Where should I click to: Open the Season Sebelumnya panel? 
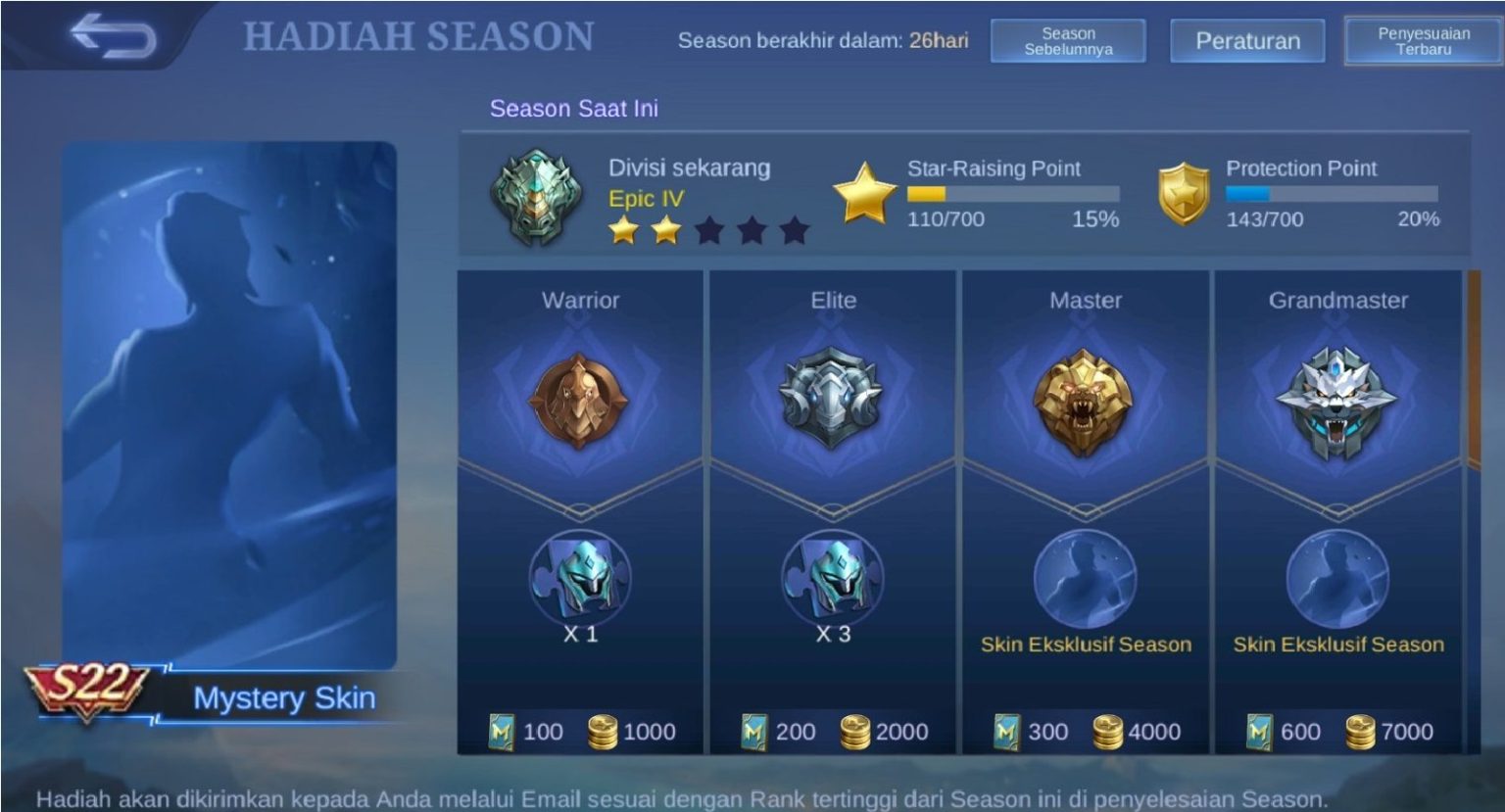pyautogui.click(x=1070, y=40)
